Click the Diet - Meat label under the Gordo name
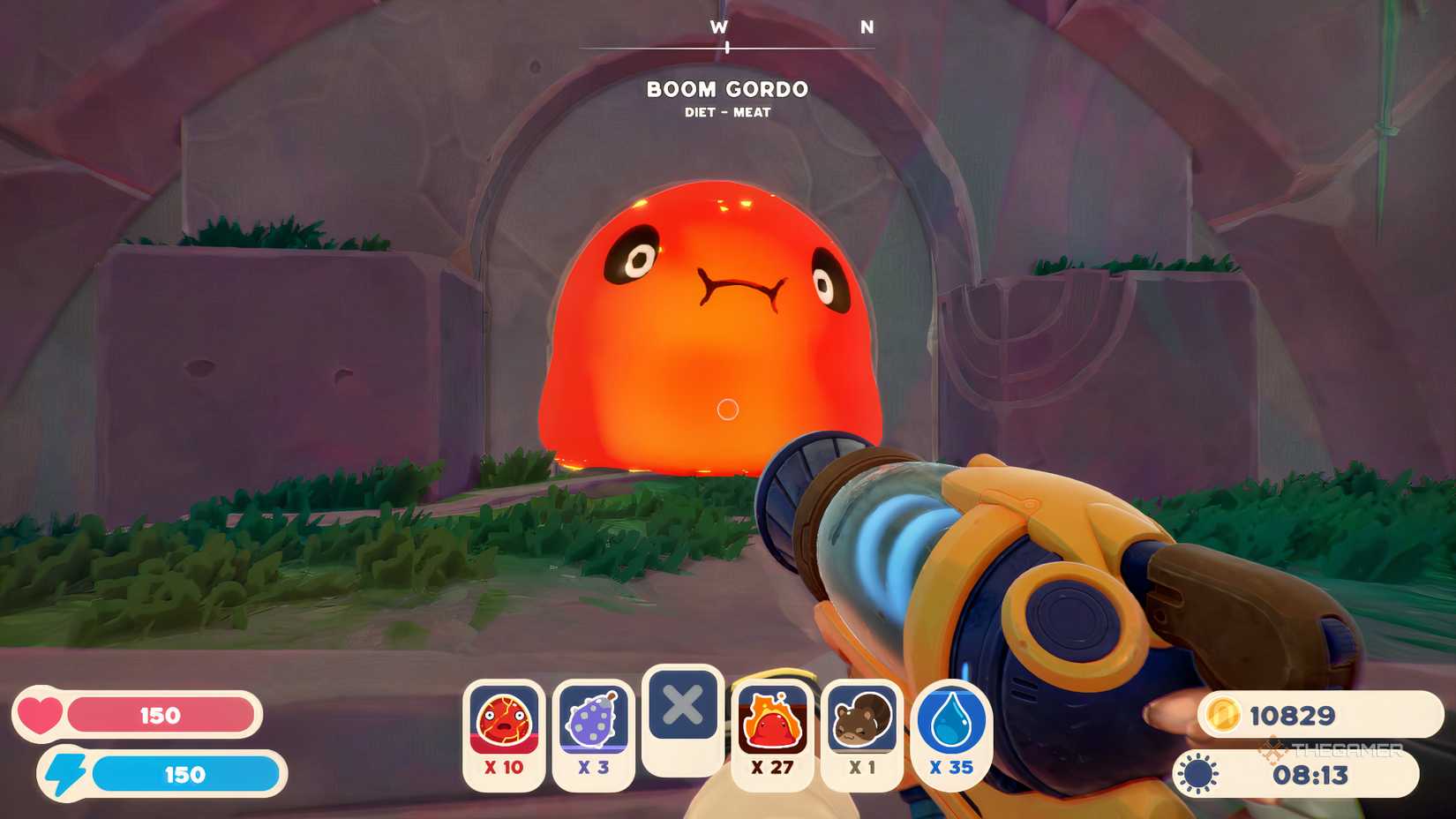1456x819 pixels. point(727,112)
